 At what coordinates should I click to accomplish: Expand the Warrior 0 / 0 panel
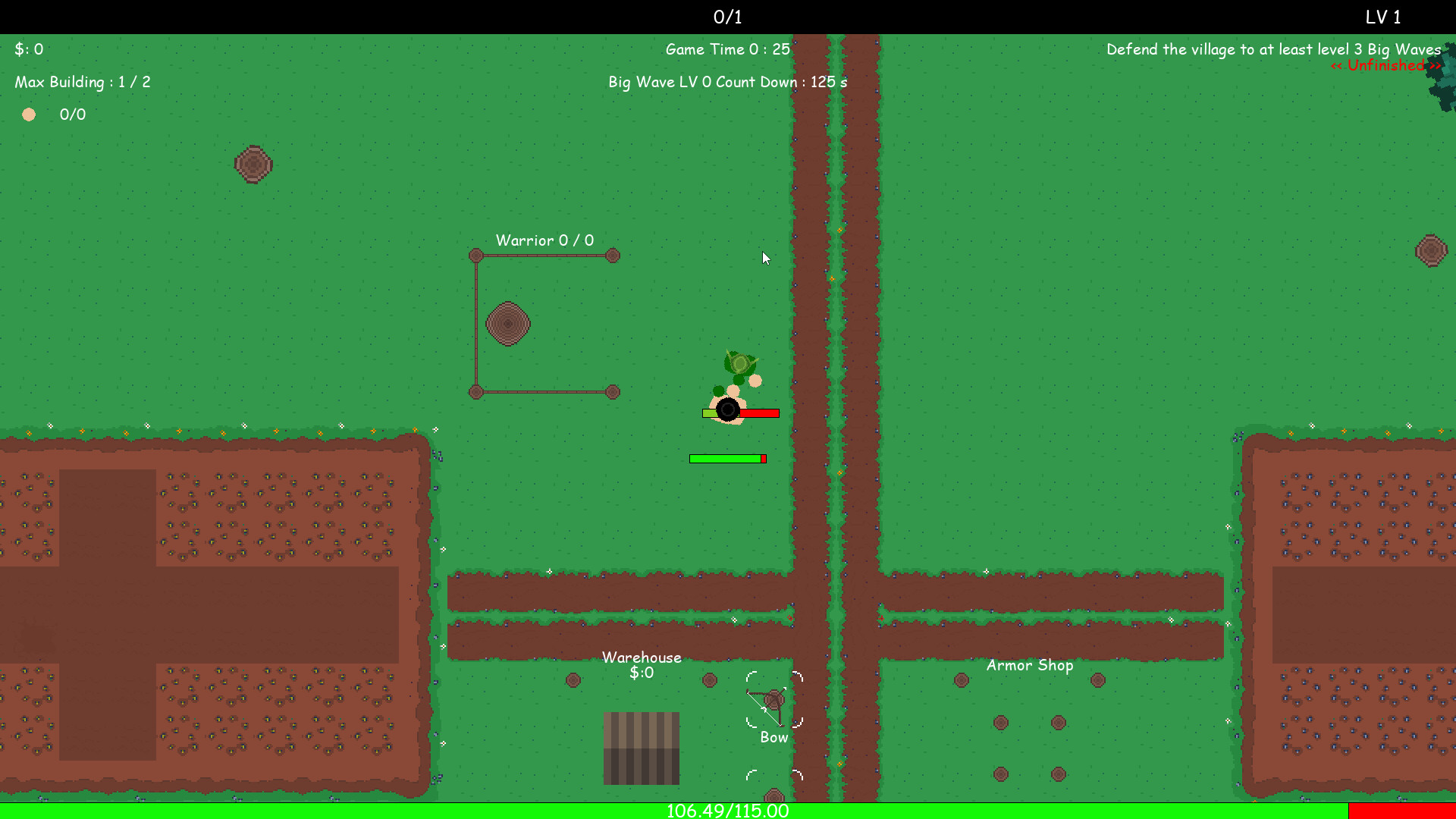coord(543,240)
